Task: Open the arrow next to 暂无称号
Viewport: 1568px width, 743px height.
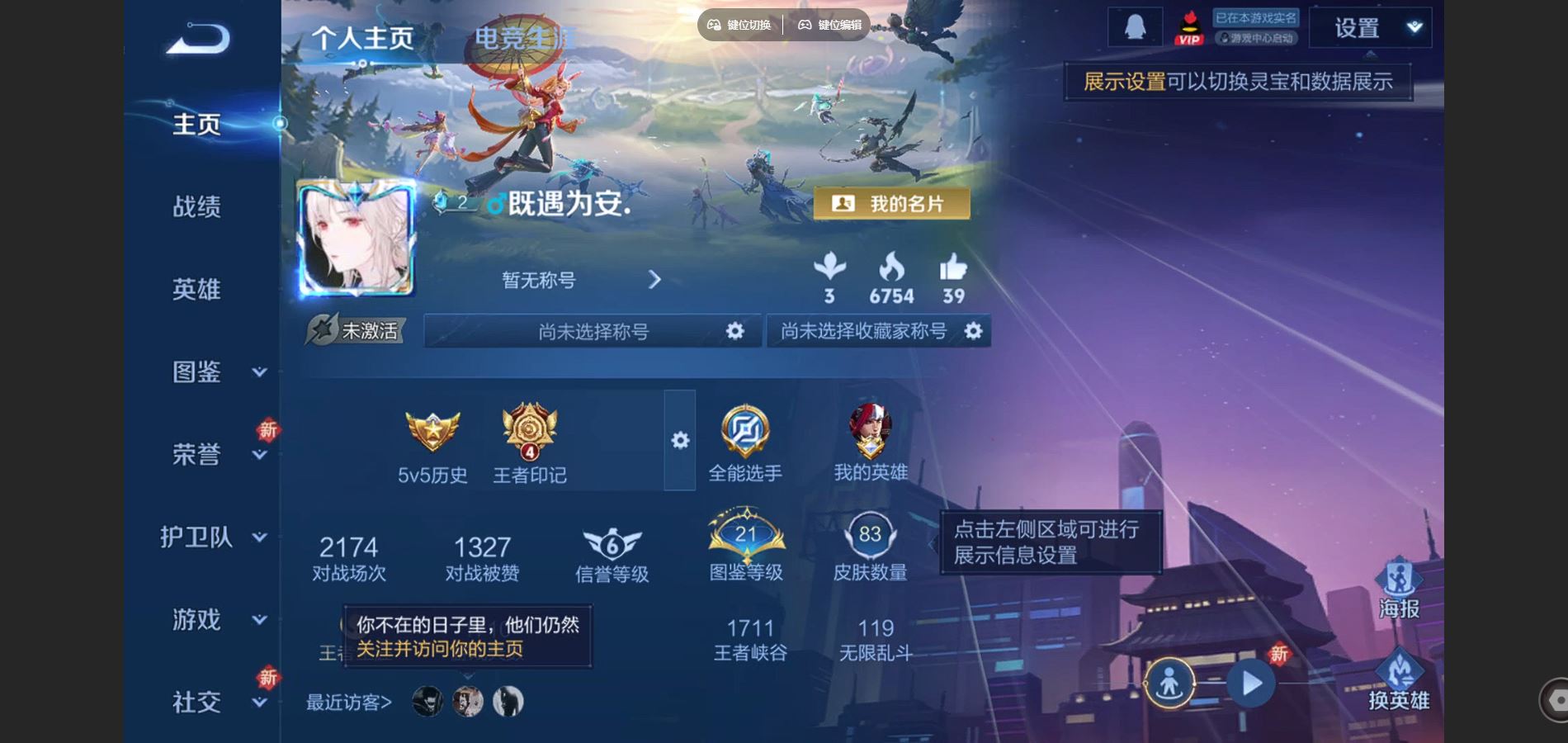Action: click(x=656, y=281)
